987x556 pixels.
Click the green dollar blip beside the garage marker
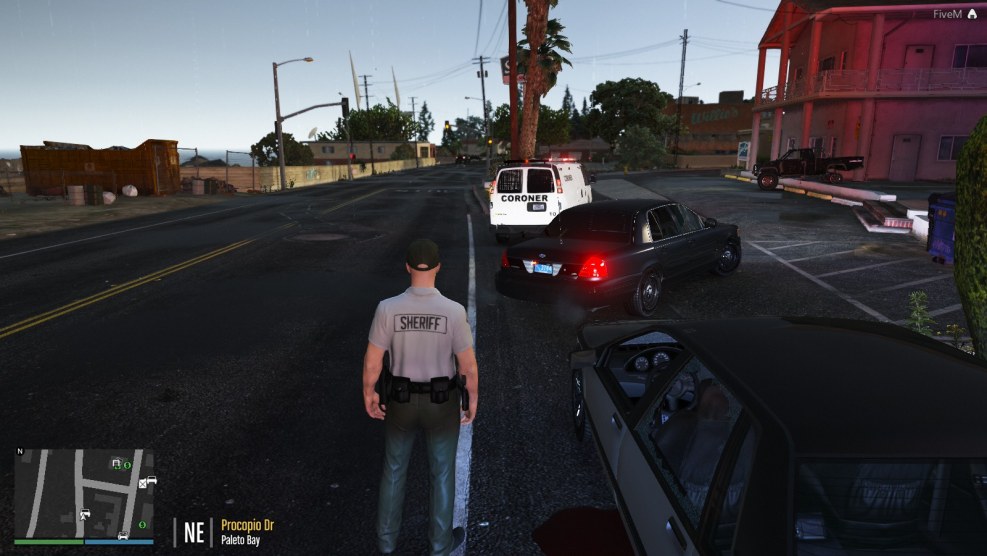click(128, 465)
